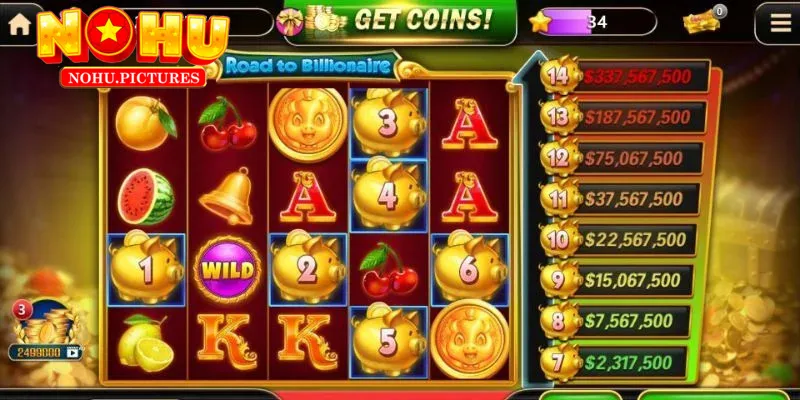
Task: Open the hamburger menu
Action: 777,22
